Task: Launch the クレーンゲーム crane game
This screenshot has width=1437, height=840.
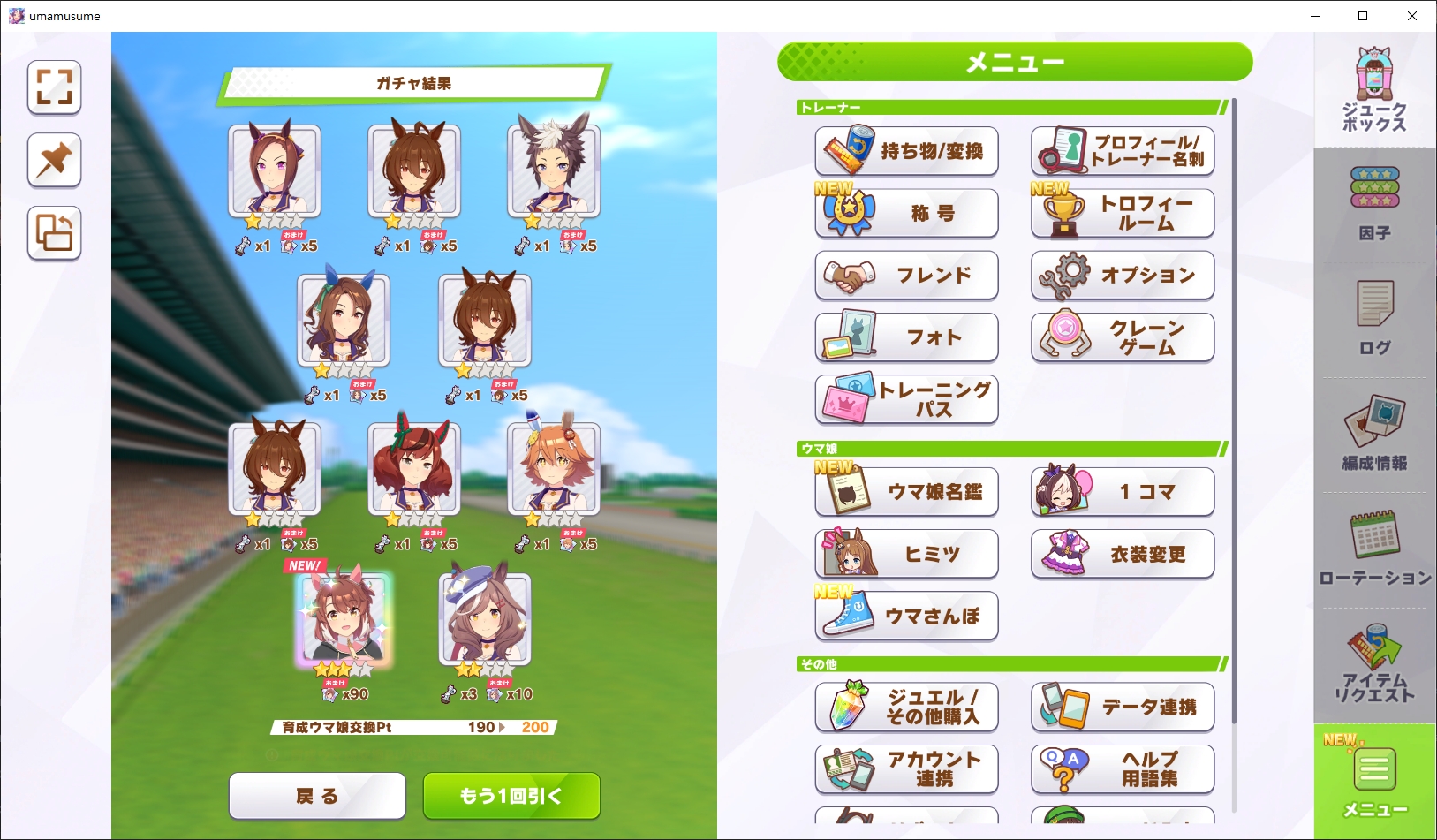Action: click(1123, 337)
